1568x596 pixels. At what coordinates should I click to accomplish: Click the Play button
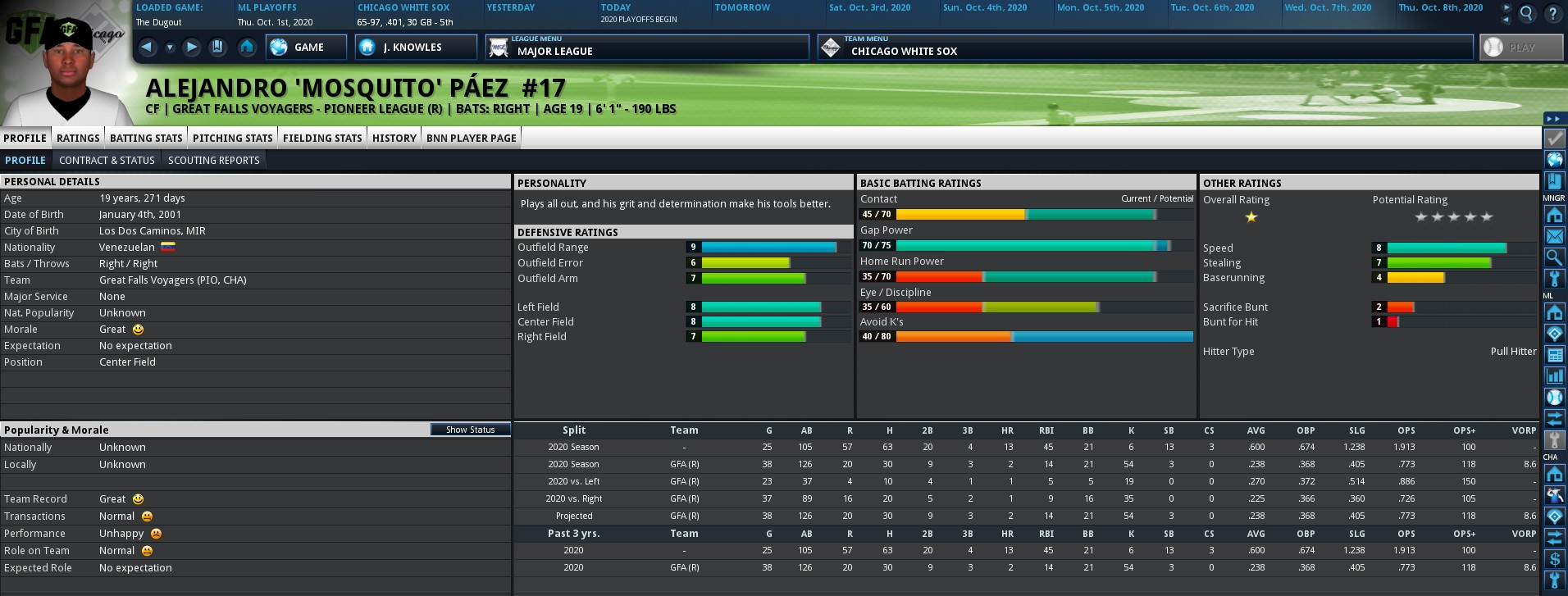[1520, 48]
